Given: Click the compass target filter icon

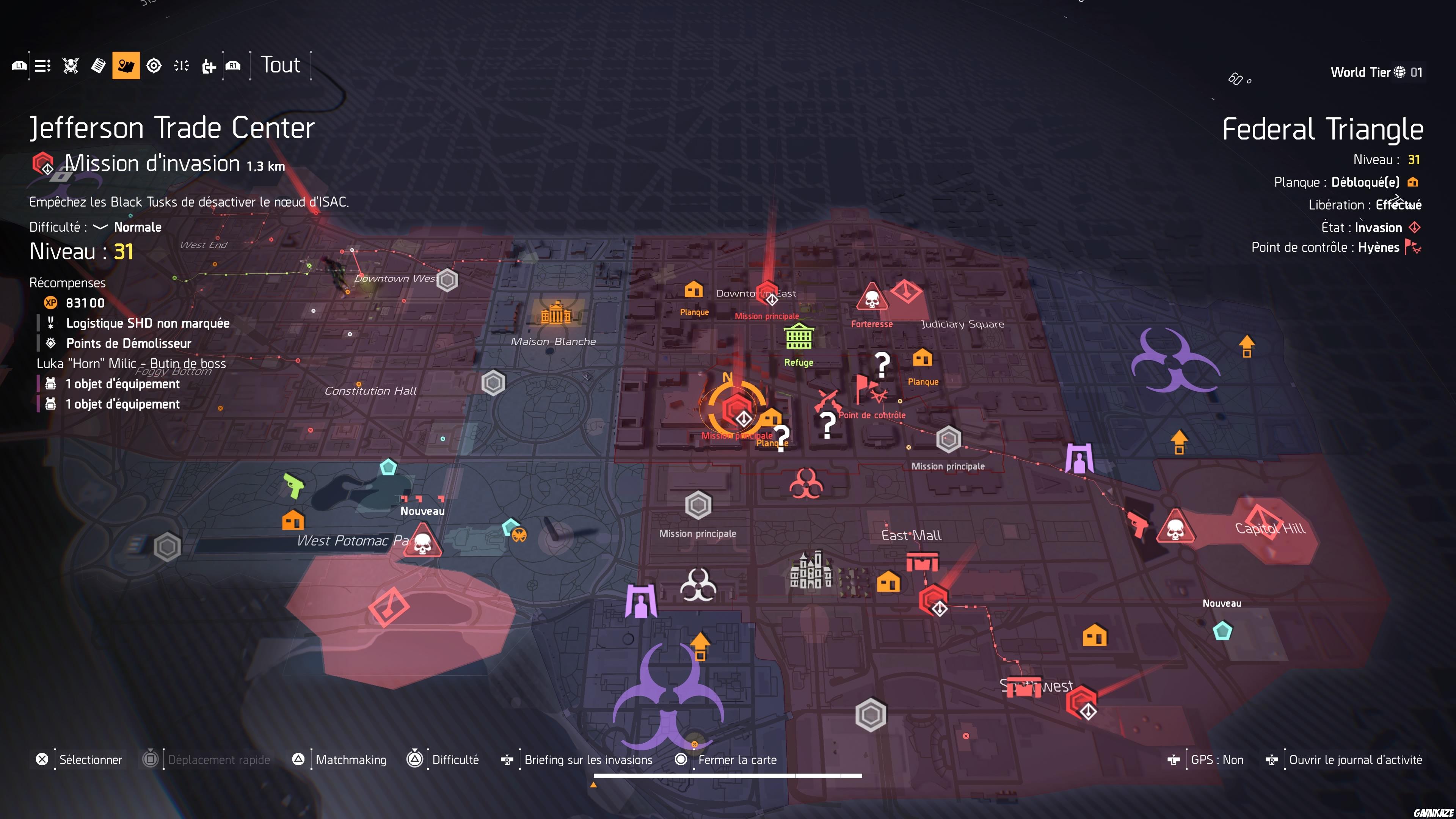Looking at the screenshot, I should (154, 65).
